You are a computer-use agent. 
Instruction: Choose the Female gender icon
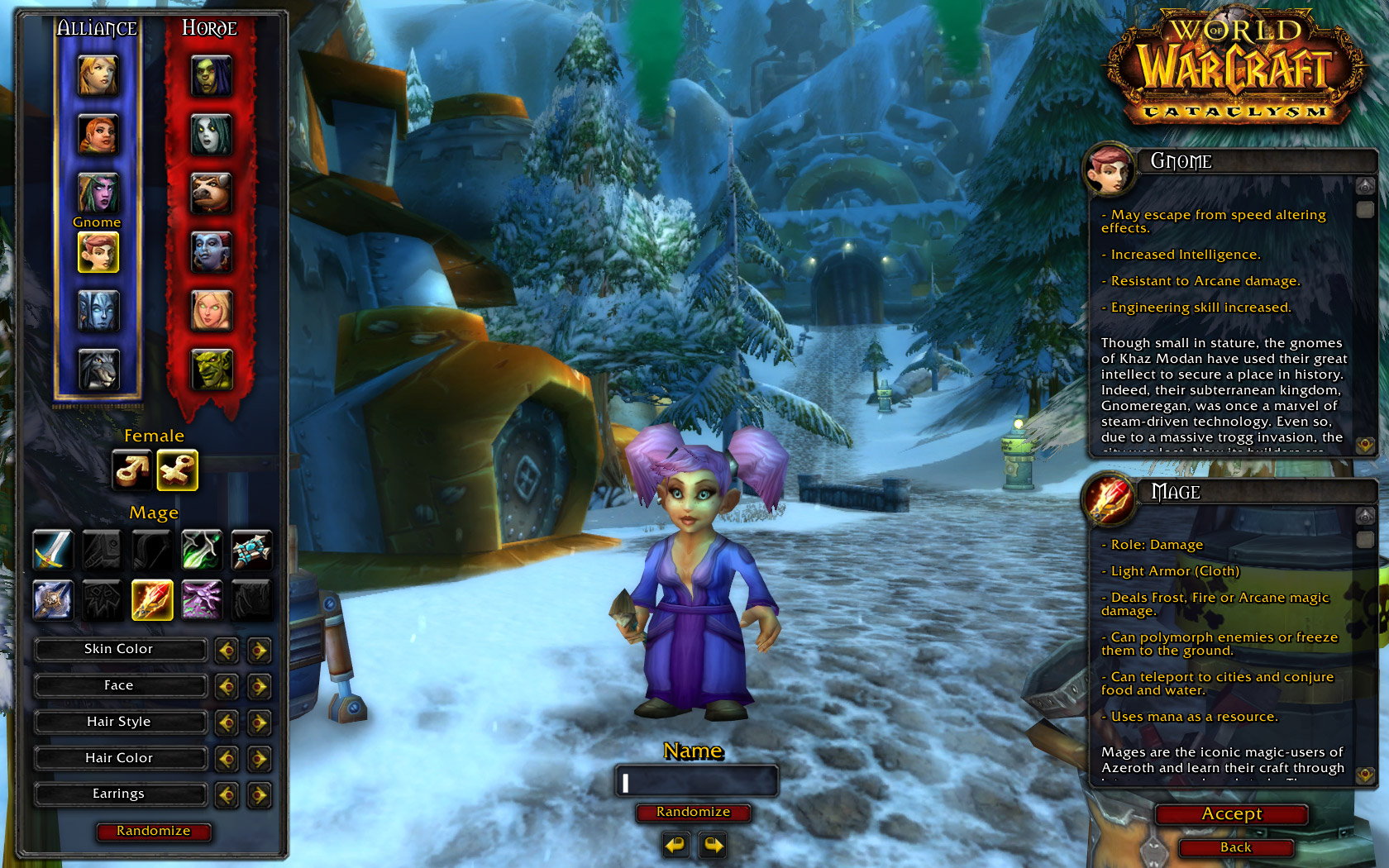178,470
